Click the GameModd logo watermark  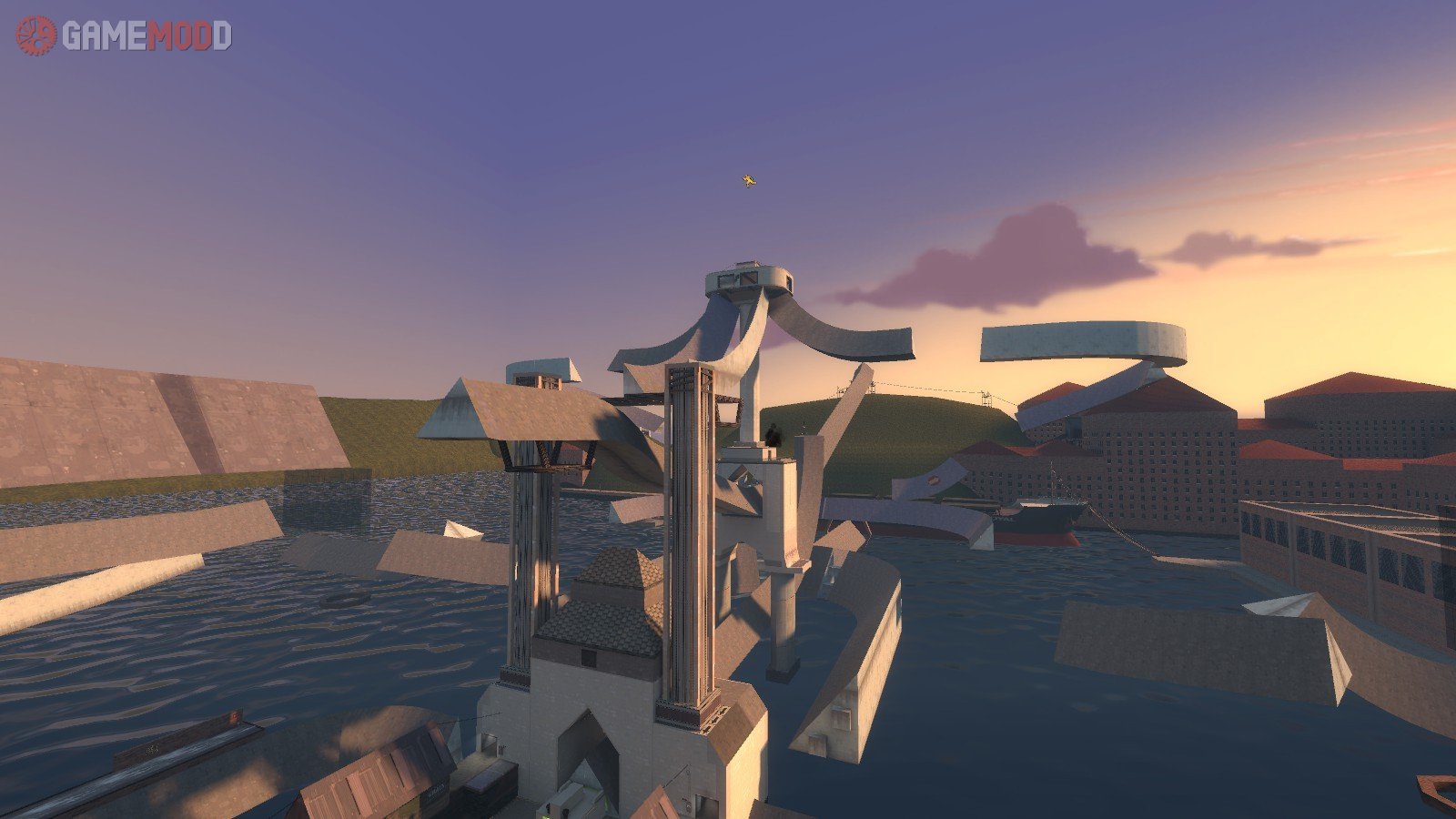click(124, 35)
